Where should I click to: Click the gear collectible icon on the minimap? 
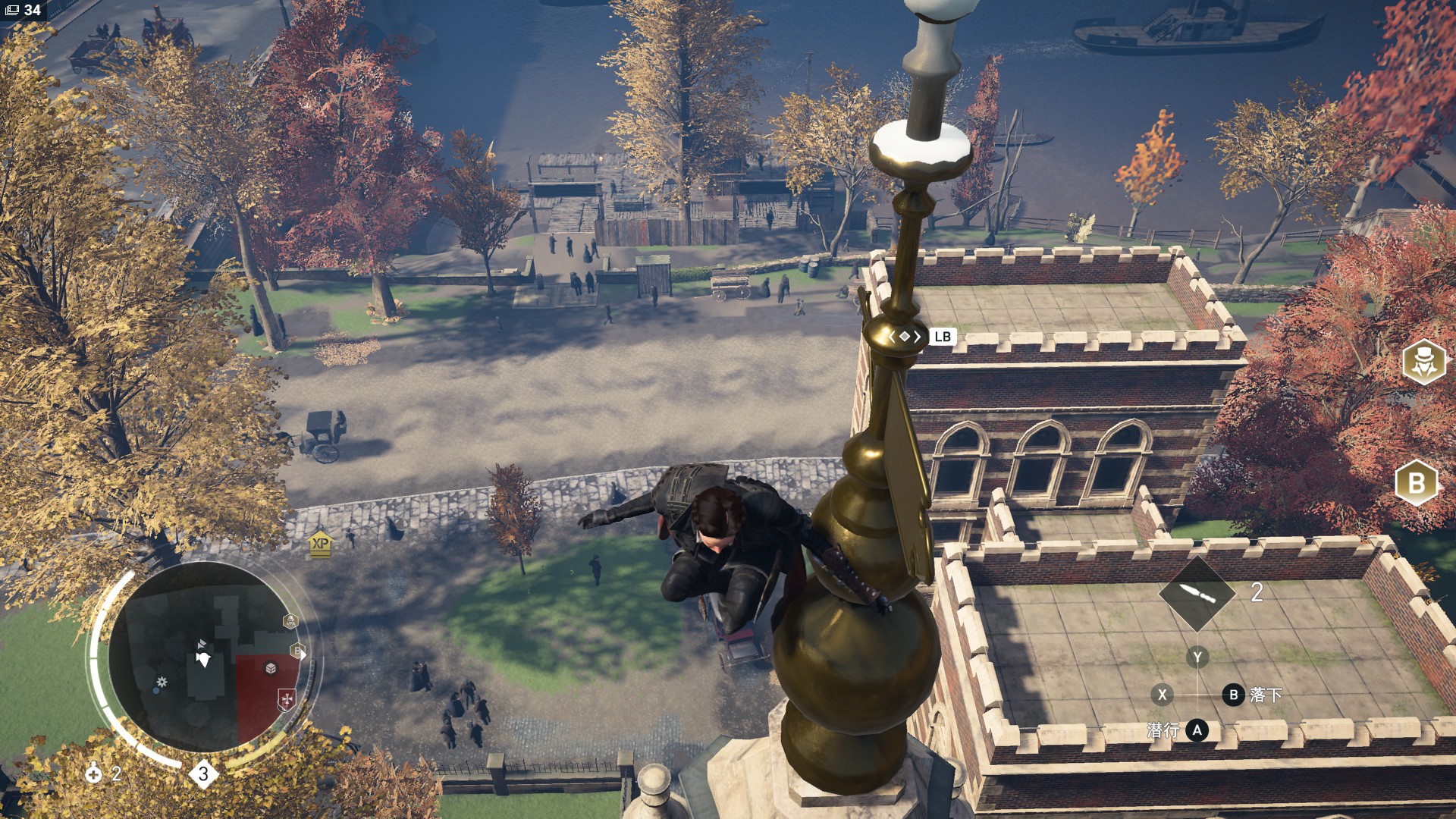click(161, 682)
